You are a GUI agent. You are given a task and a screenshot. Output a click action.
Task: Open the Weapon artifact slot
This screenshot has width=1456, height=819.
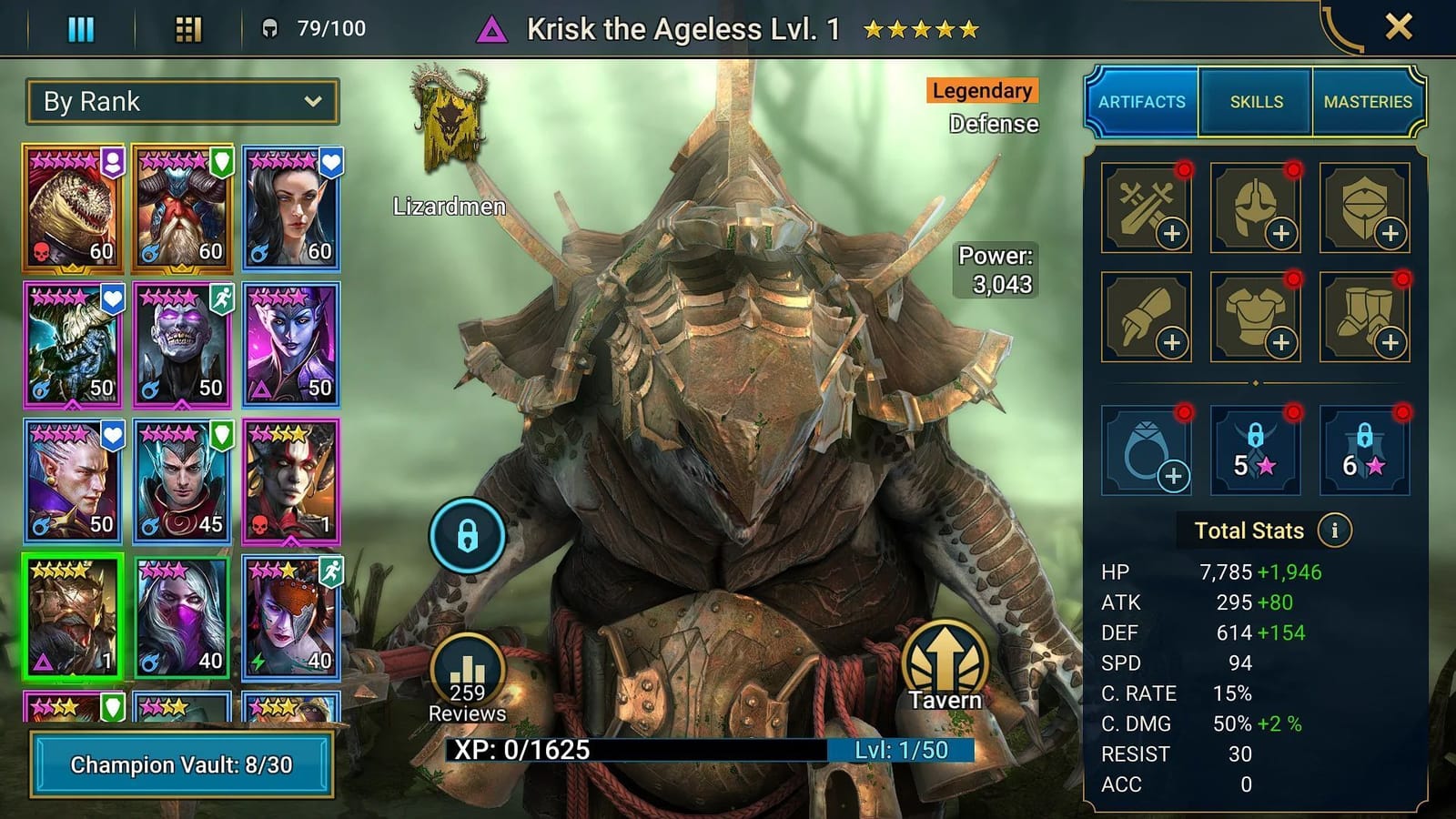pyautogui.click(x=1146, y=207)
